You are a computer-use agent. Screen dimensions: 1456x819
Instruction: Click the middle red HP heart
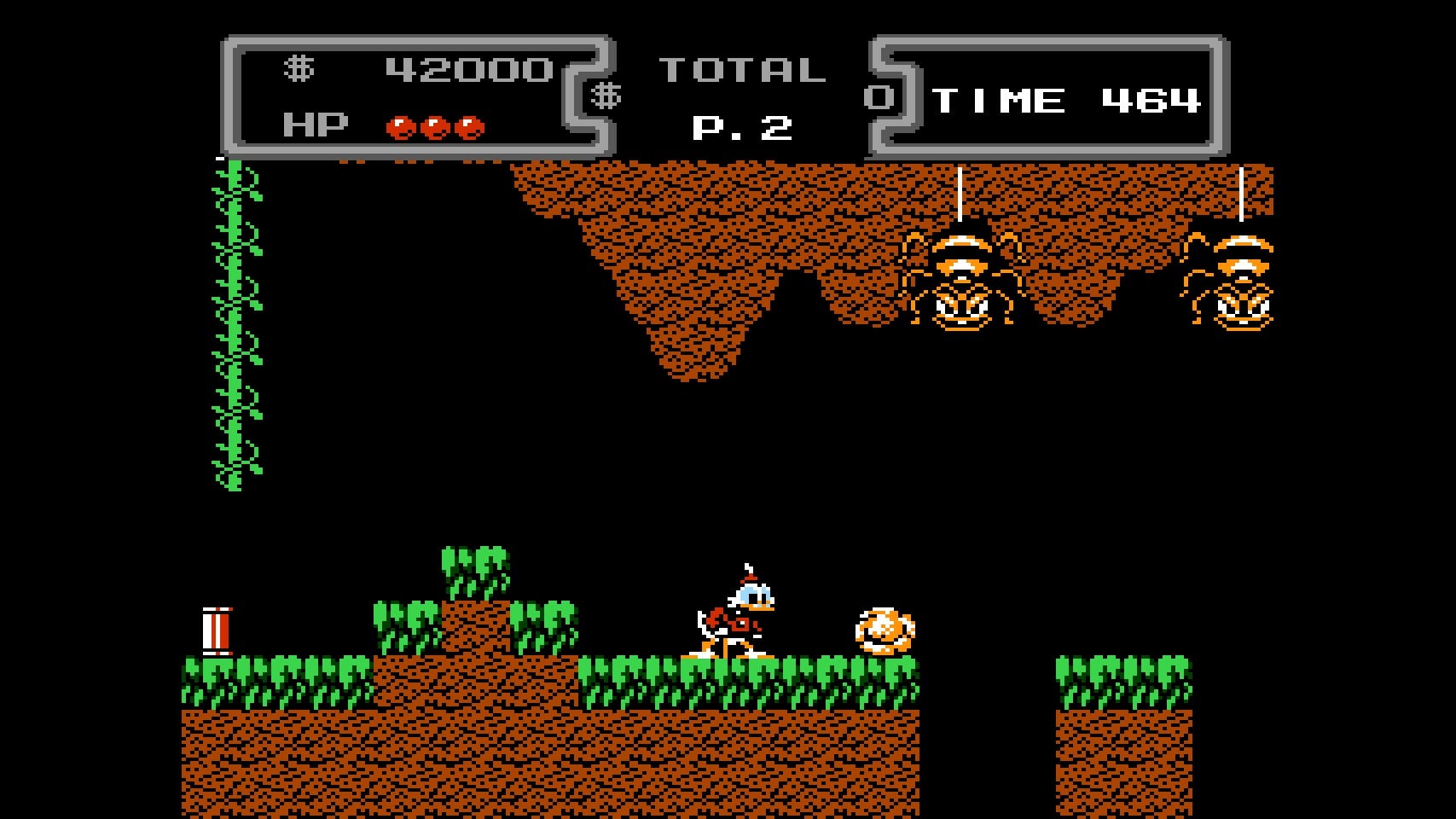pyautogui.click(x=437, y=126)
